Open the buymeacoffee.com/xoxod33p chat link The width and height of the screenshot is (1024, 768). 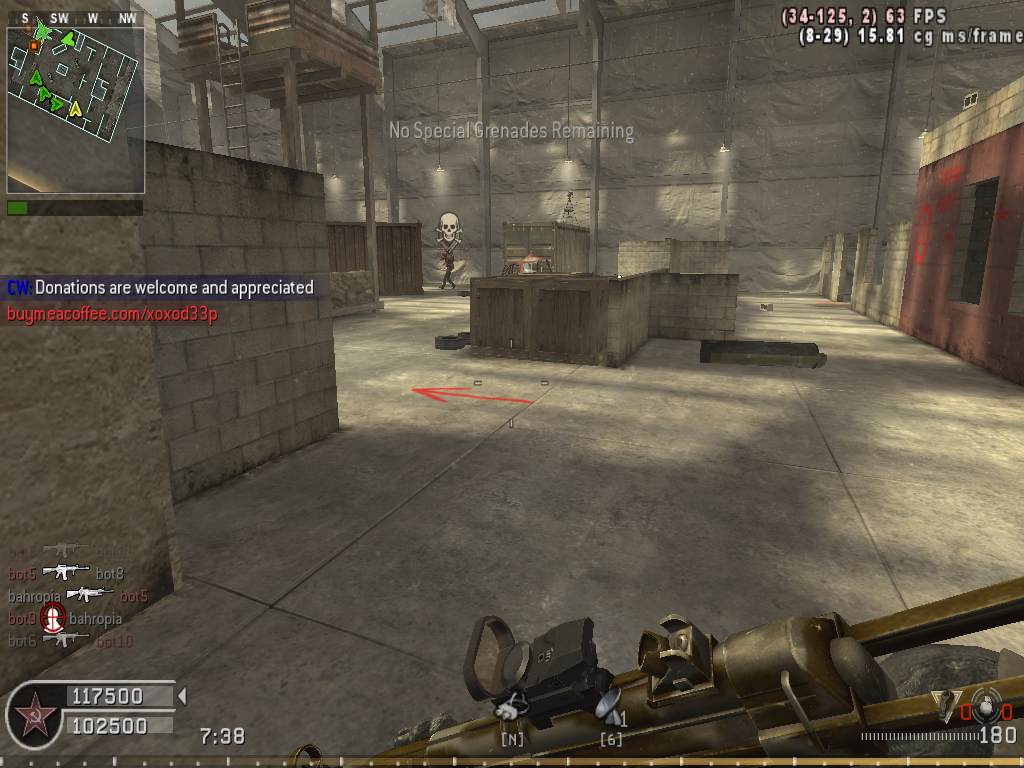pos(112,314)
